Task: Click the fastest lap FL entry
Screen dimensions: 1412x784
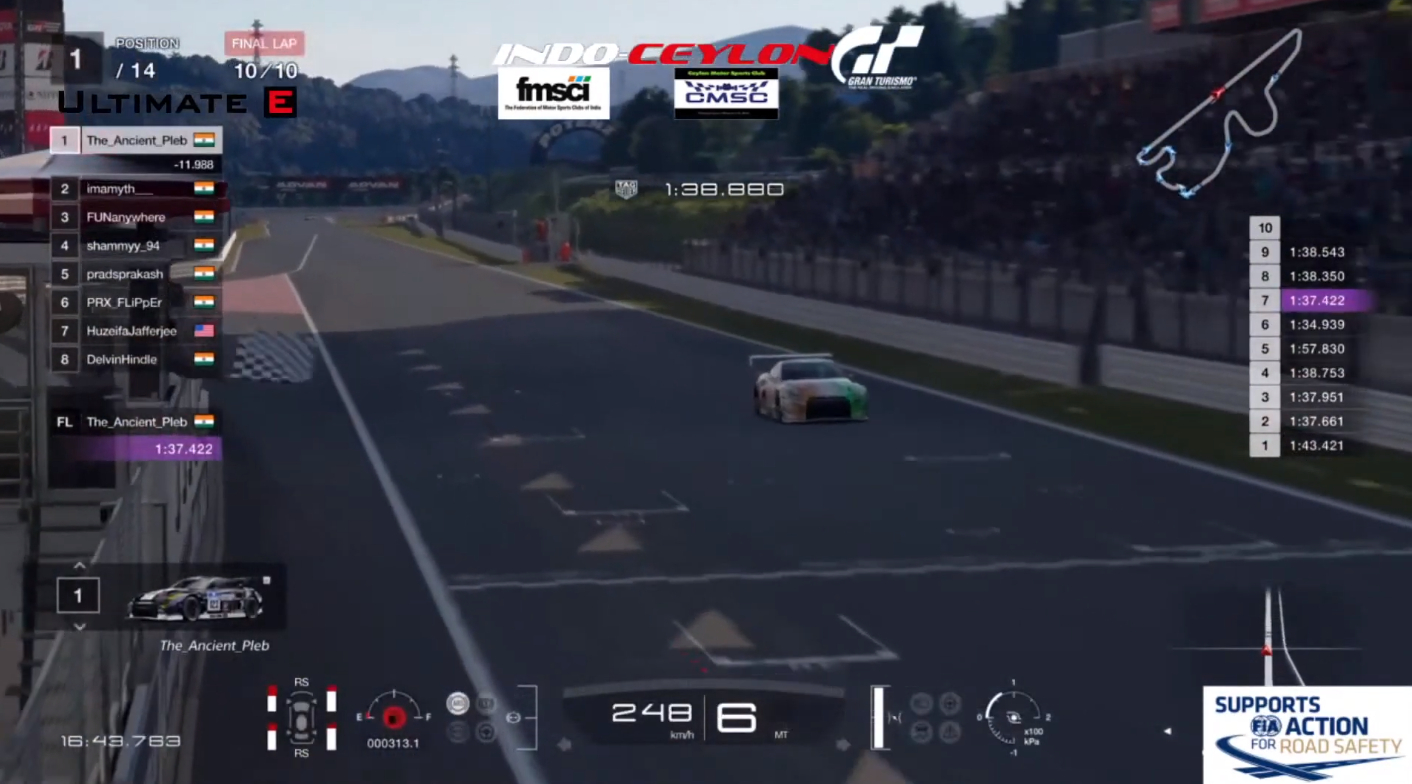Action: click(136, 422)
